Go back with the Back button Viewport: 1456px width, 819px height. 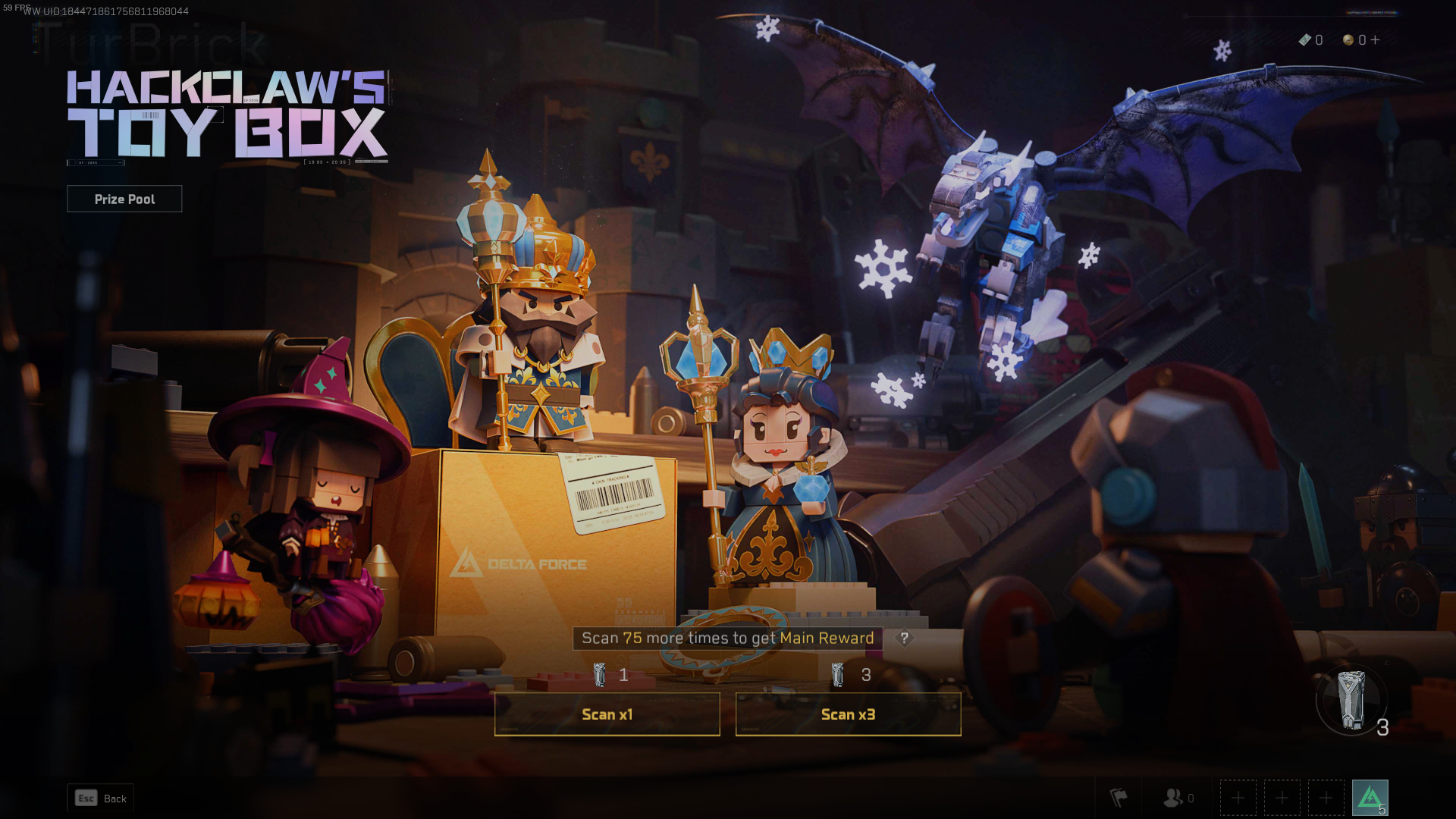click(x=101, y=799)
